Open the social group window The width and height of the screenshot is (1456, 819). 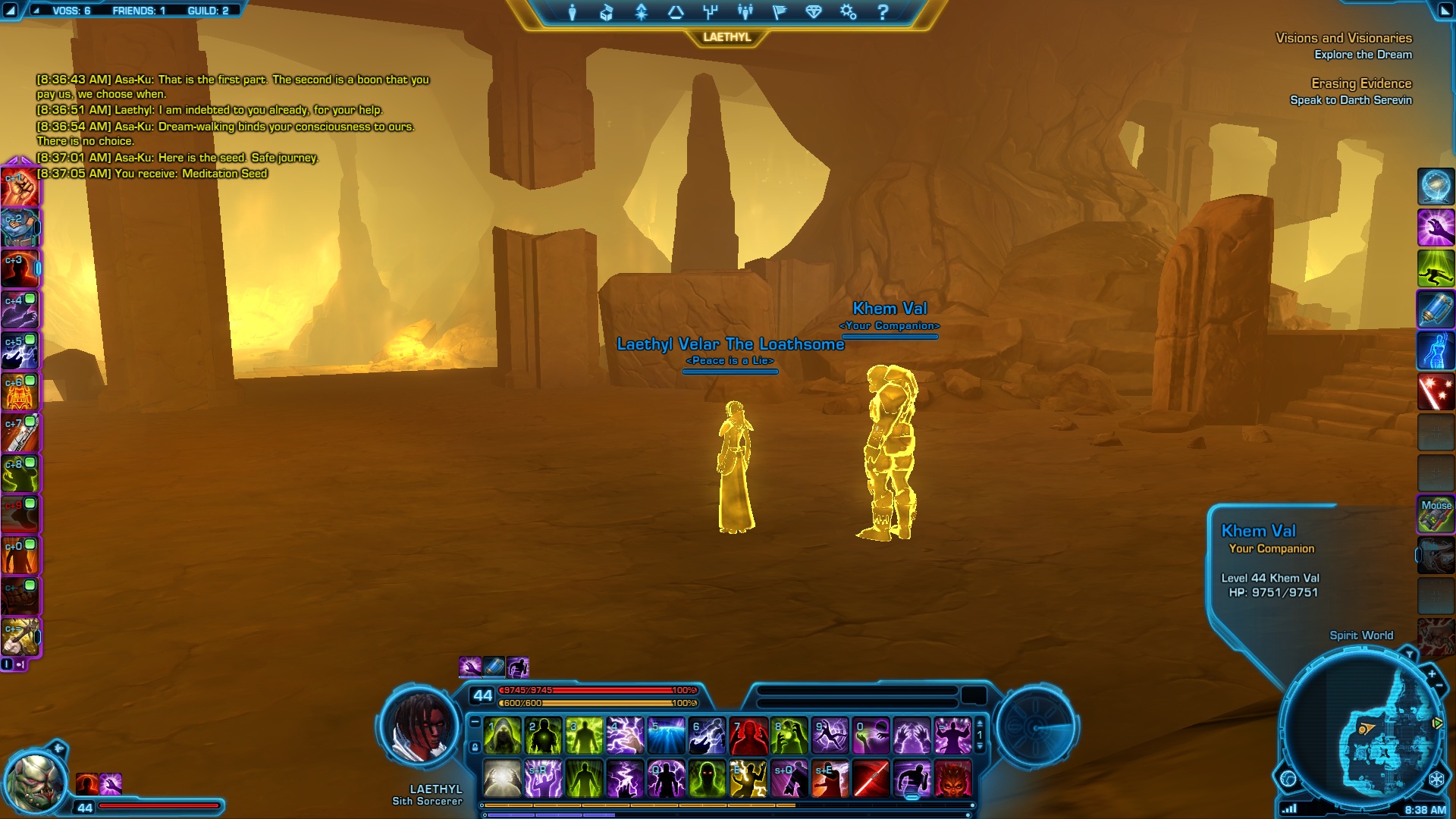745,12
